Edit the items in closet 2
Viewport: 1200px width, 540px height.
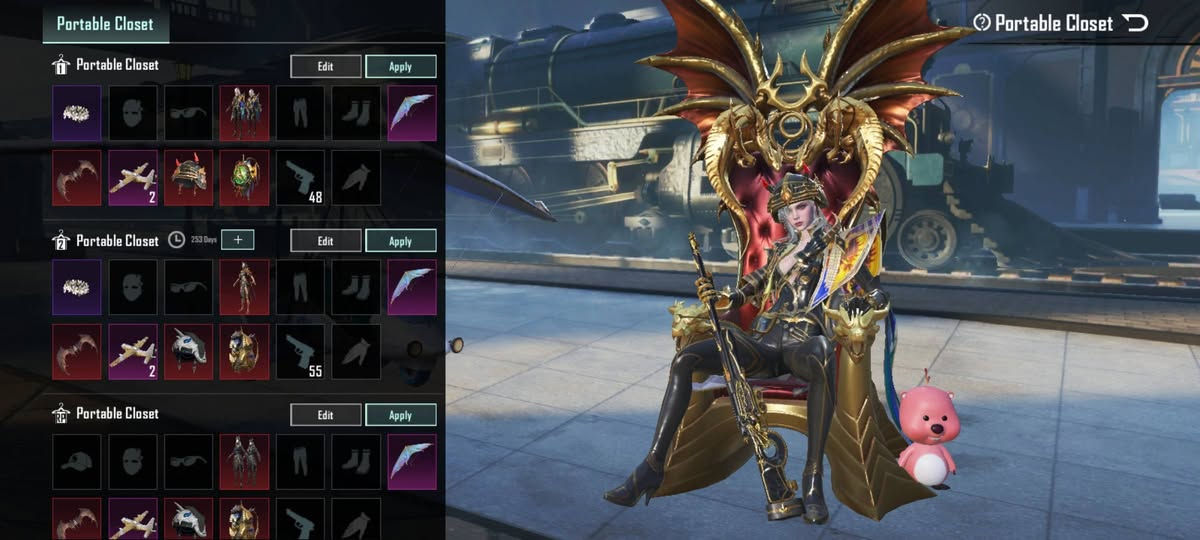(326, 241)
